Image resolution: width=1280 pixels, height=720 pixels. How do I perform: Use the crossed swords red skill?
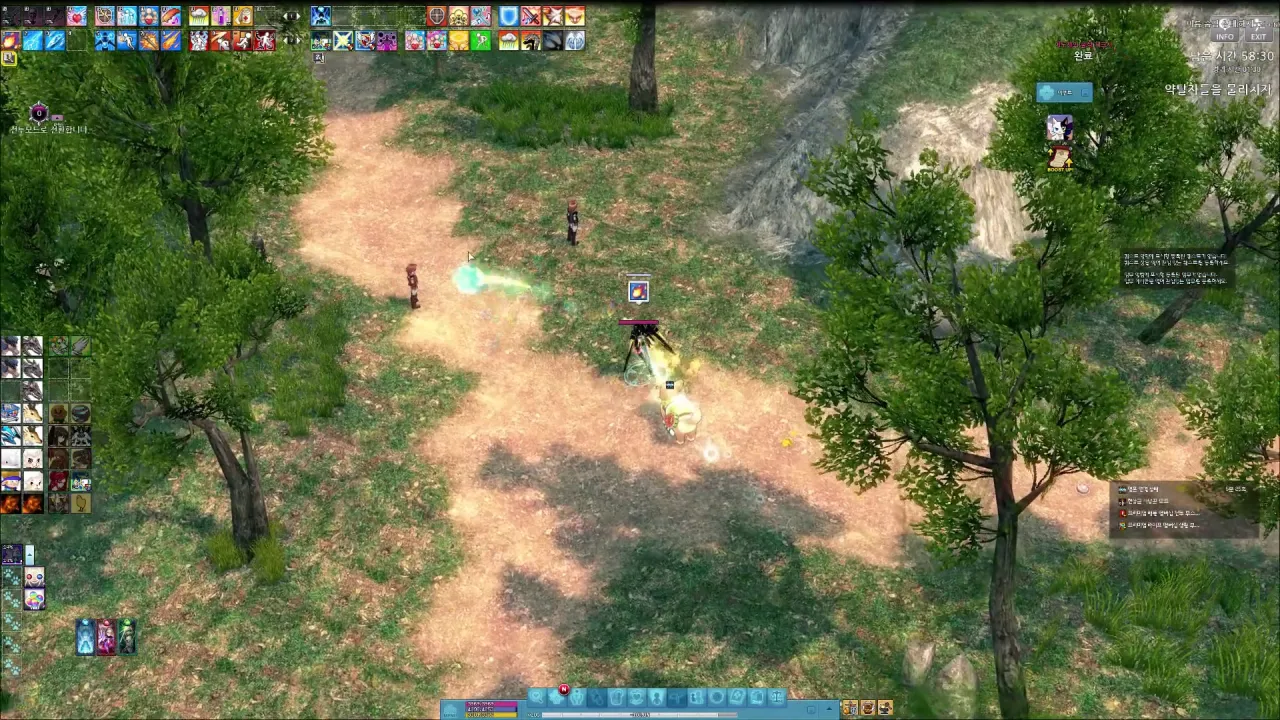point(531,17)
